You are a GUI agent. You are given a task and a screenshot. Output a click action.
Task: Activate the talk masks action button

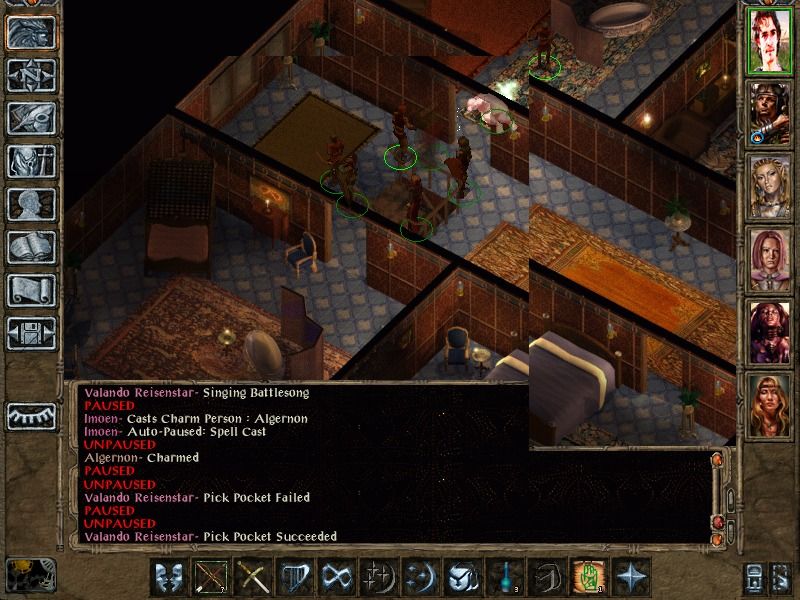169,578
